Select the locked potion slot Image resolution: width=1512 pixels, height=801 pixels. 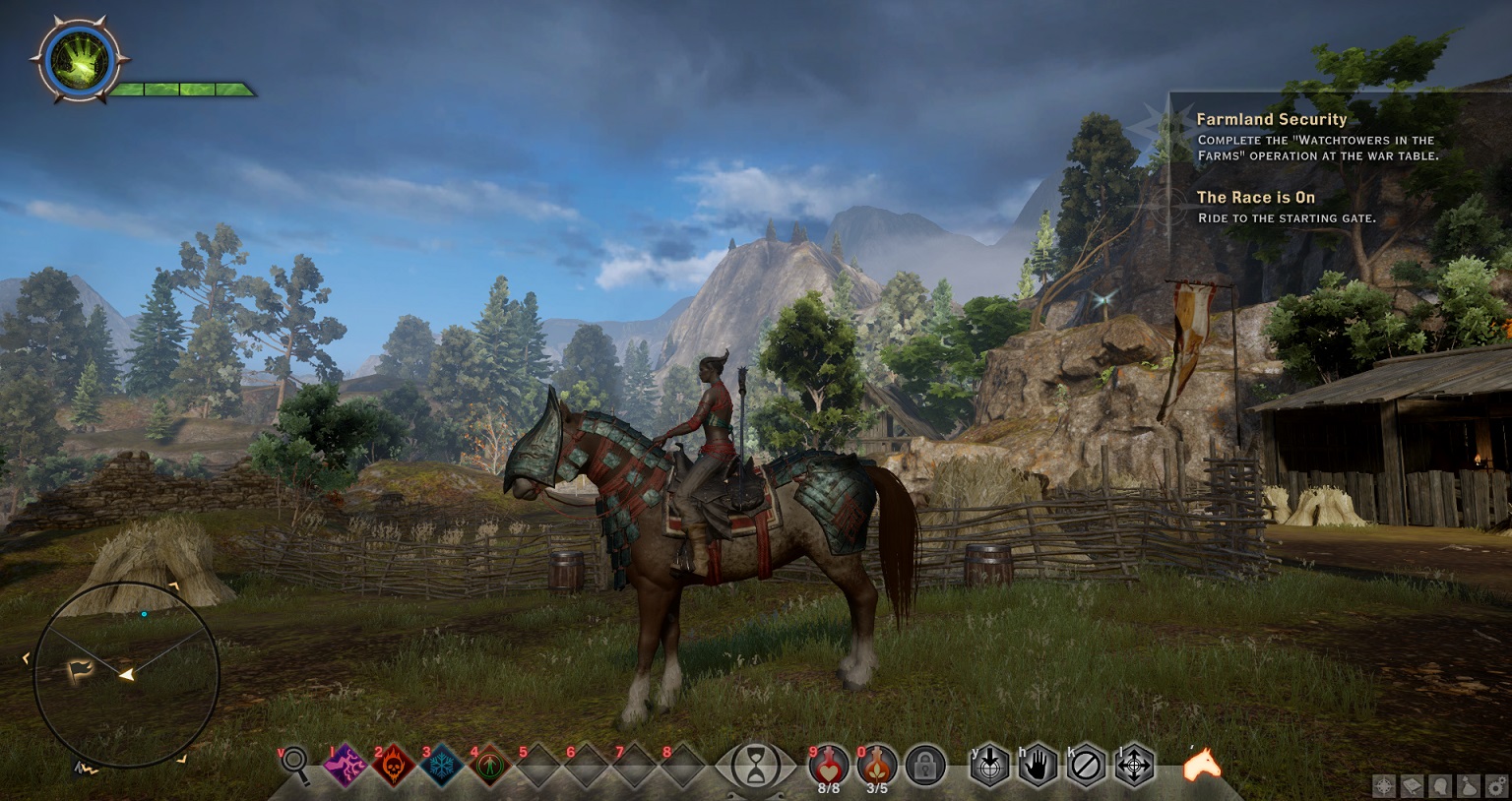(924, 765)
